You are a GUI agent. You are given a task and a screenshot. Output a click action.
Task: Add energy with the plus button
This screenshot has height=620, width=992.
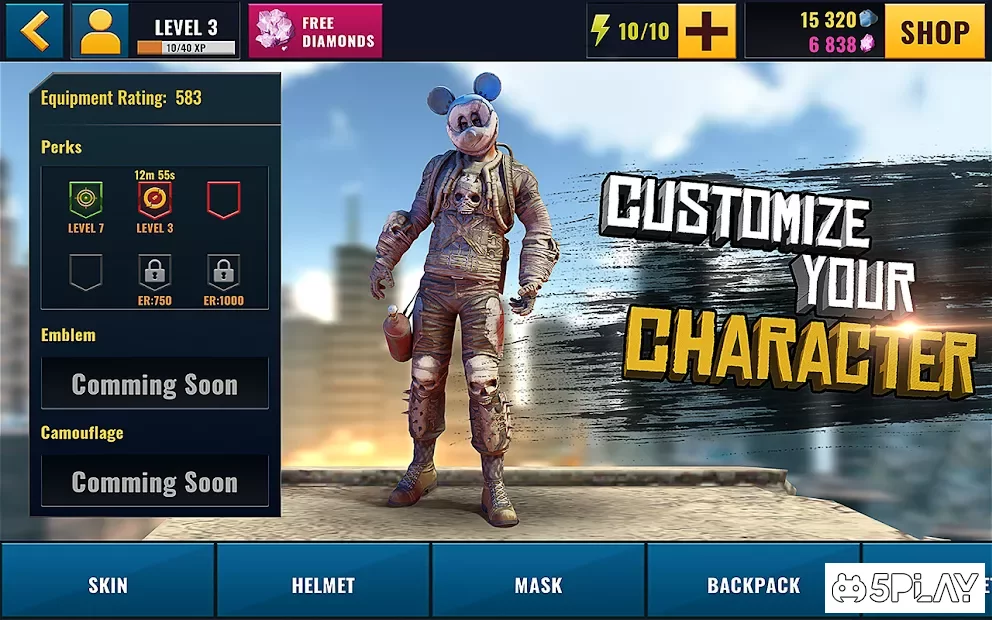point(706,31)
